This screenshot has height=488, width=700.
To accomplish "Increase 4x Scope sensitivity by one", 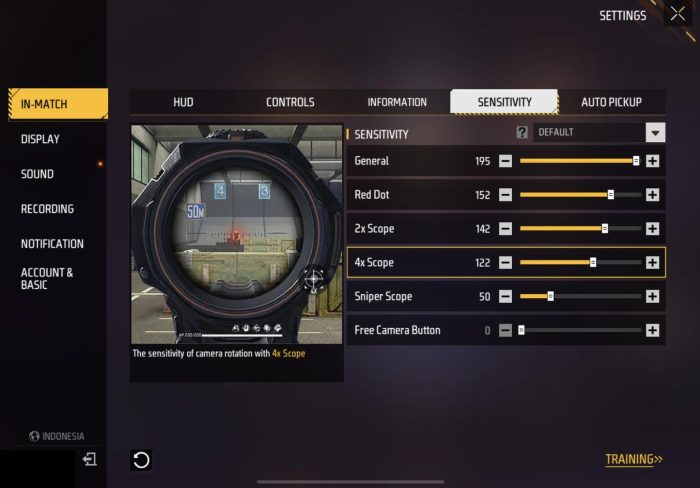I will coord(652,263).
